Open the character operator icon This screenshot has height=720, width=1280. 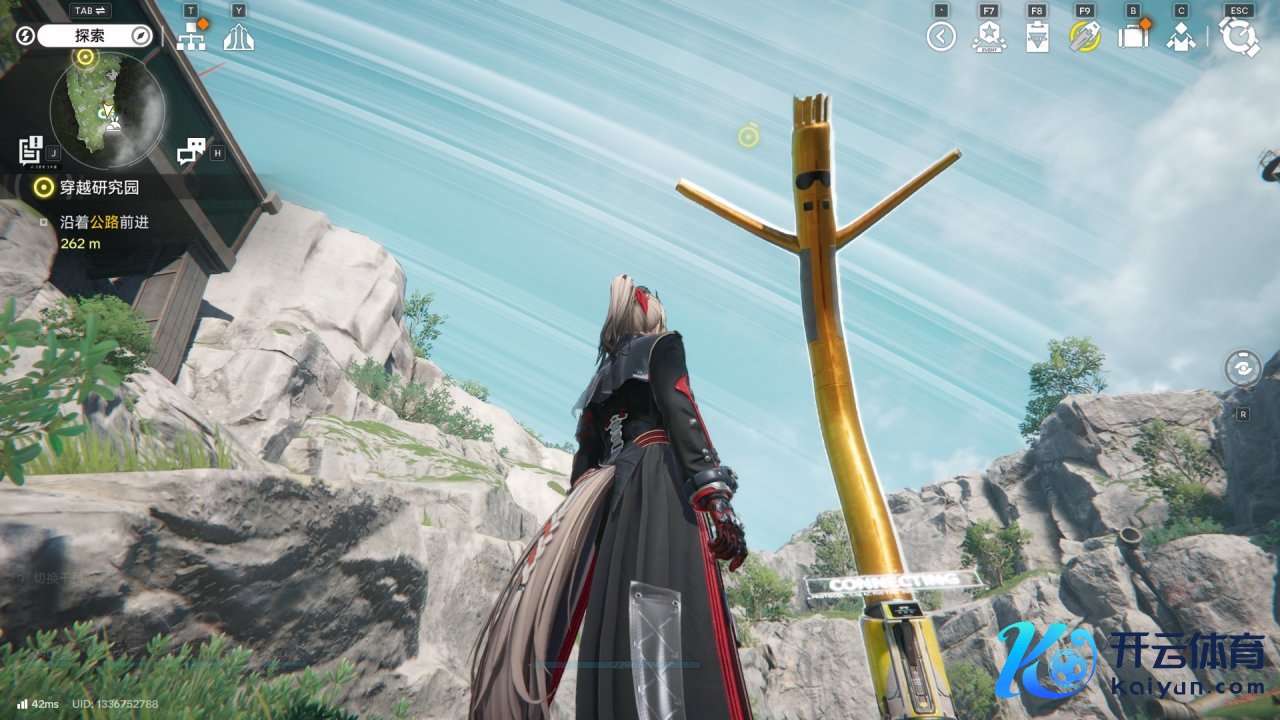click(1181, 37)
